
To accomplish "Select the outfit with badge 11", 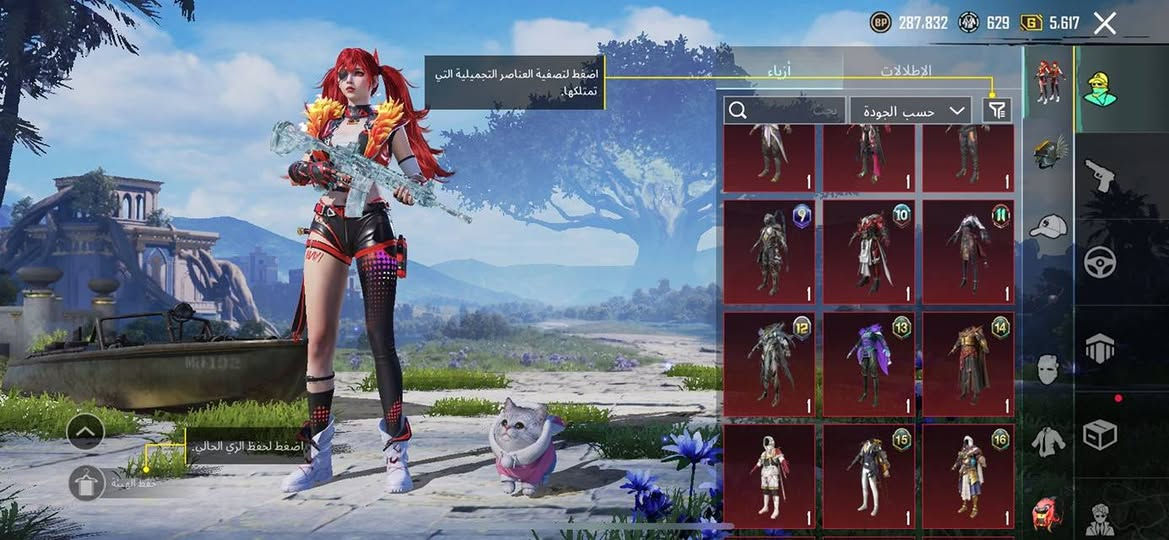I will coord(967,252).
